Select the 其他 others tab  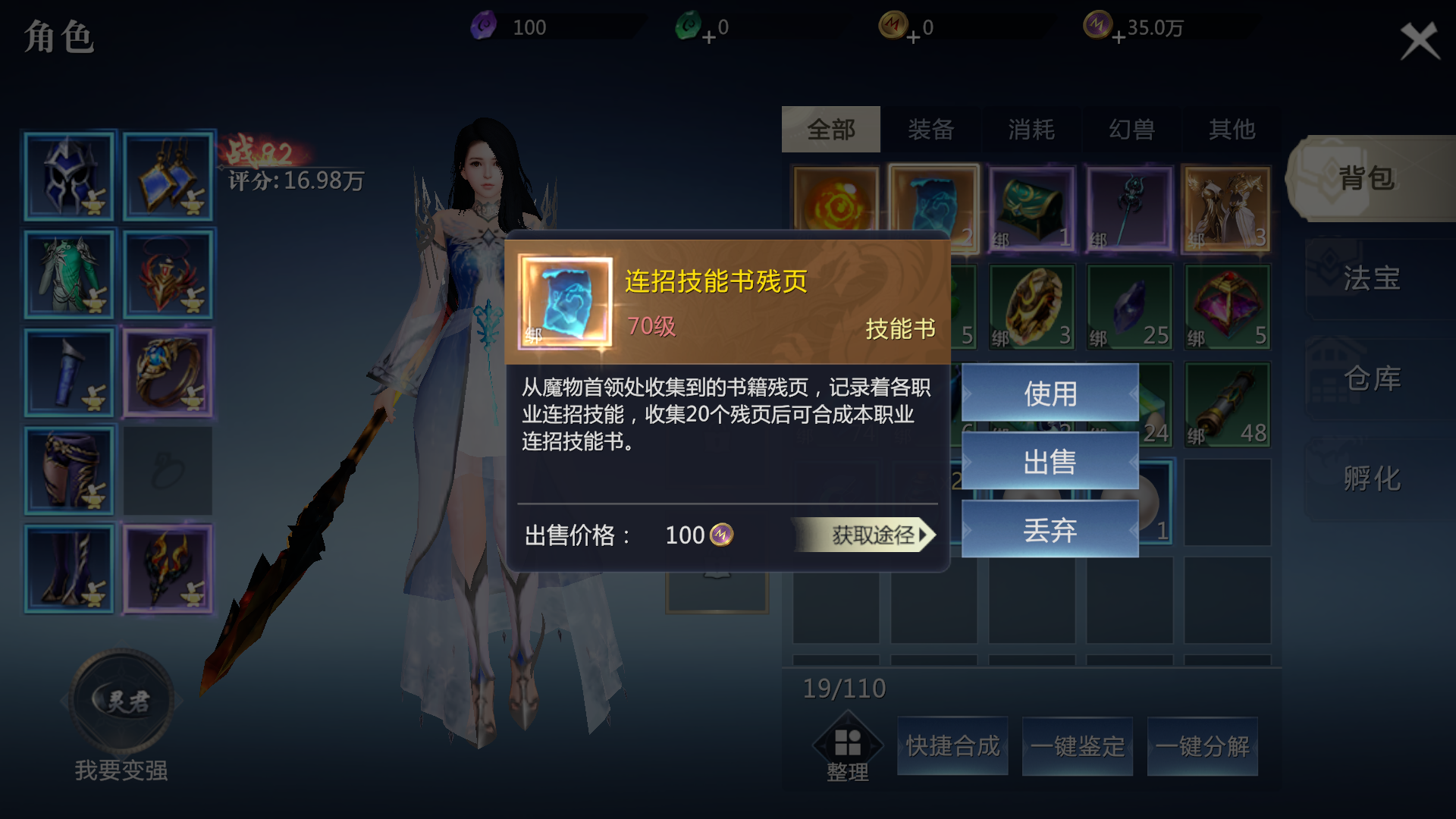[x=1232, y=129]
